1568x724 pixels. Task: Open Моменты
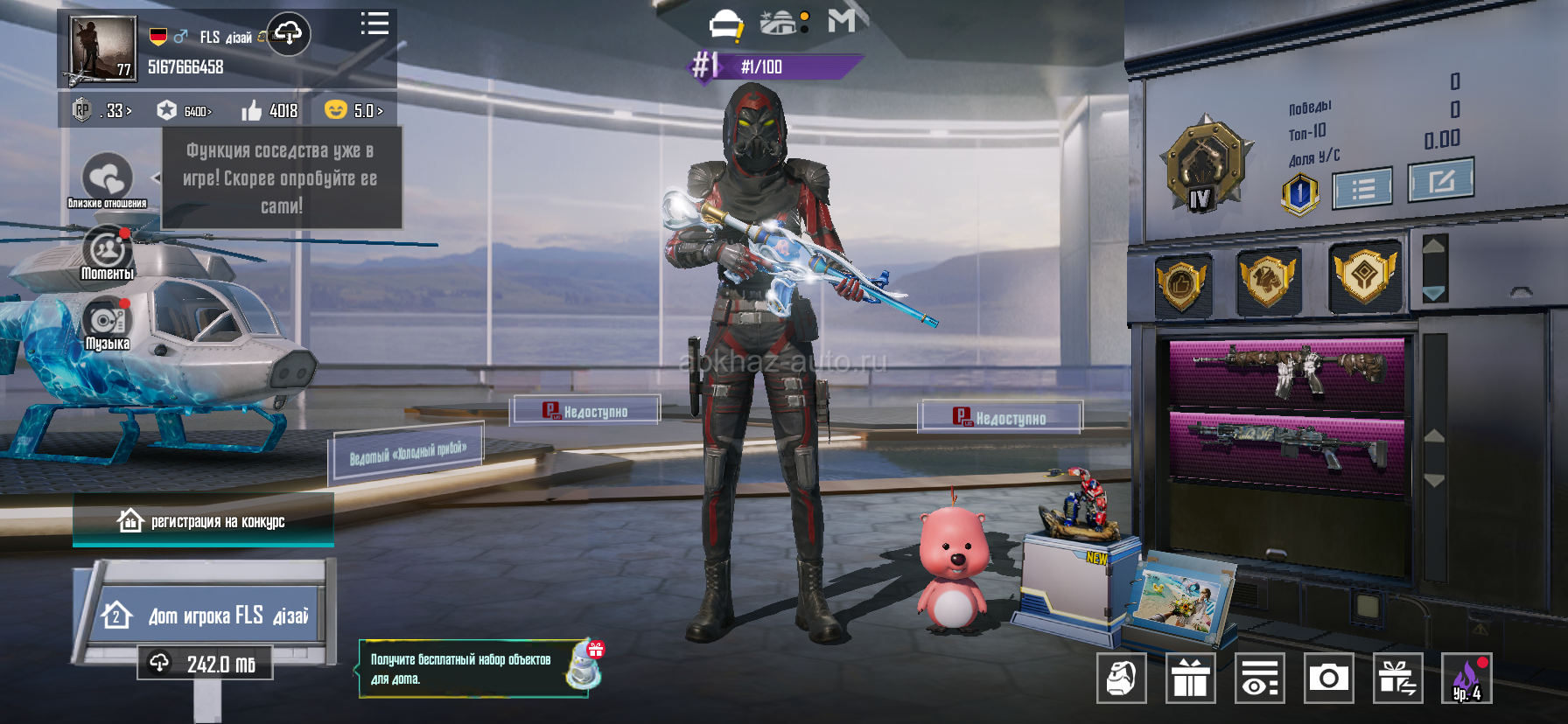tap(108, 253)
